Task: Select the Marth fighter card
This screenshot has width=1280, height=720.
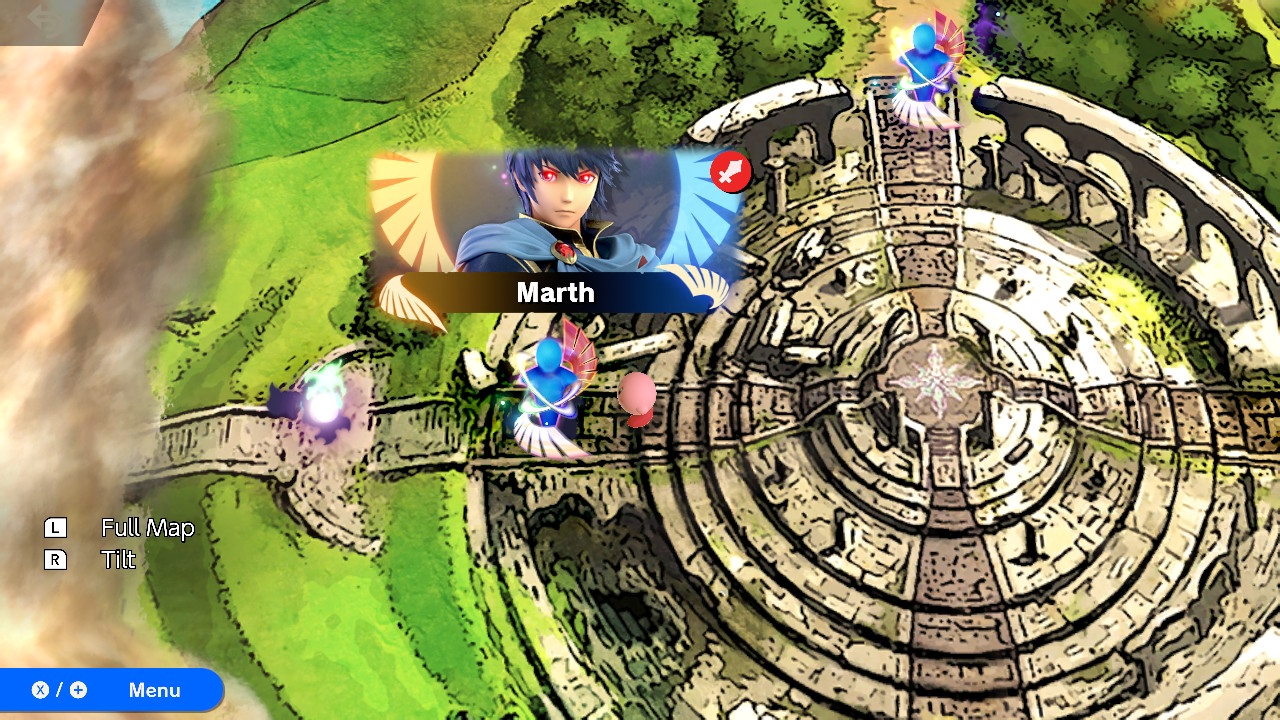Action: [x=556, y=232]
